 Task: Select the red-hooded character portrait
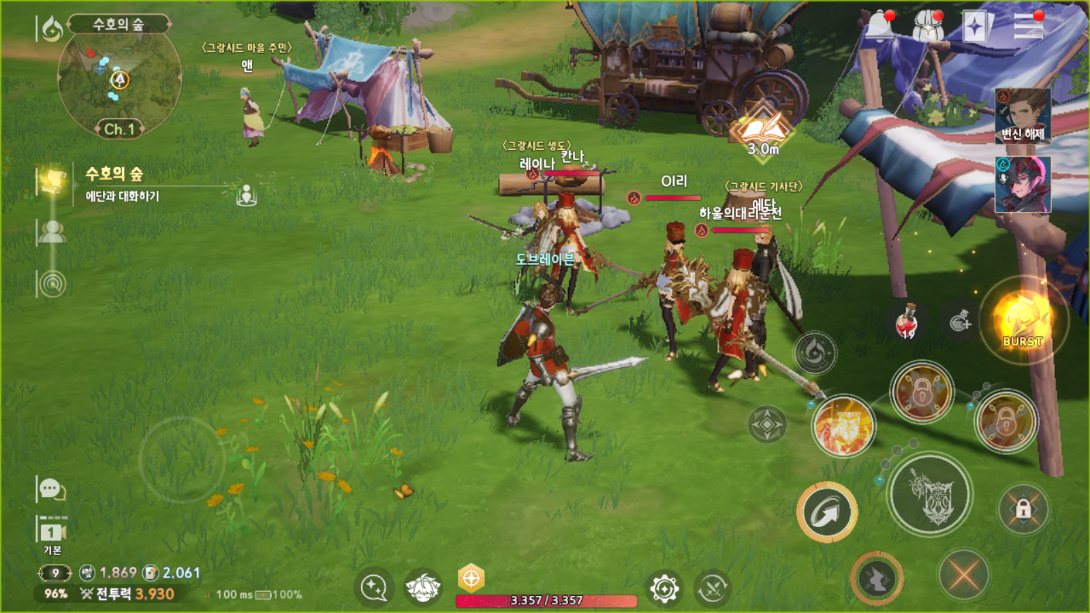pyautogui.click(x=1023, y=185)
